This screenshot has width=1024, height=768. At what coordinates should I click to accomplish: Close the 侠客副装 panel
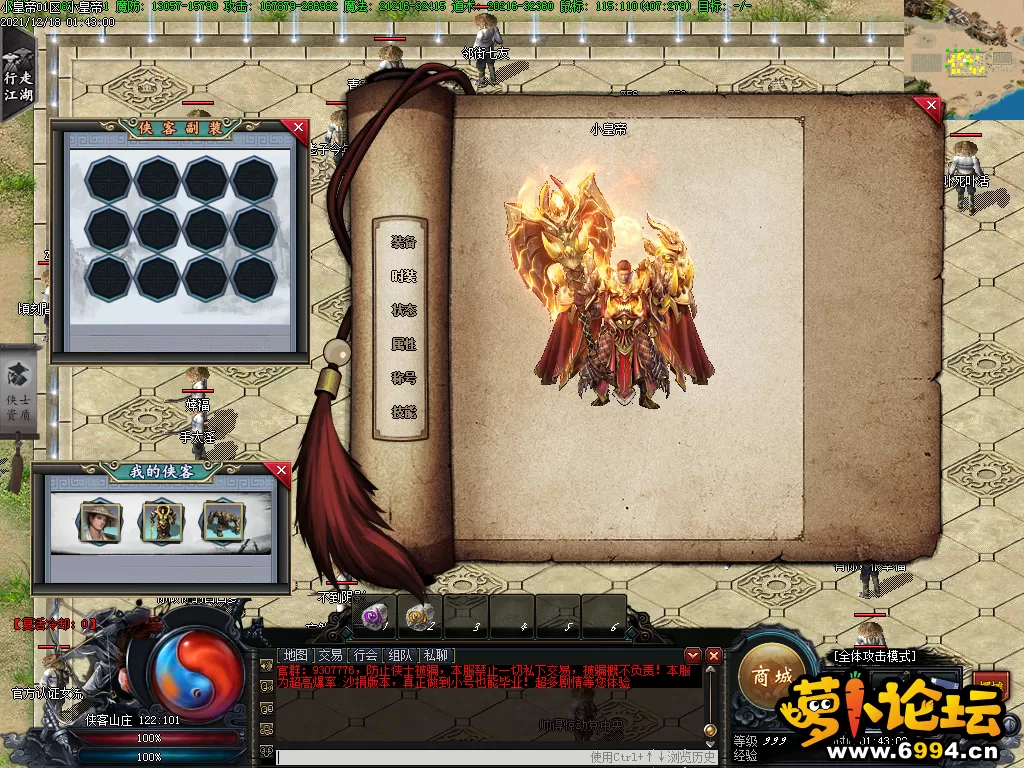coord(296,127)
